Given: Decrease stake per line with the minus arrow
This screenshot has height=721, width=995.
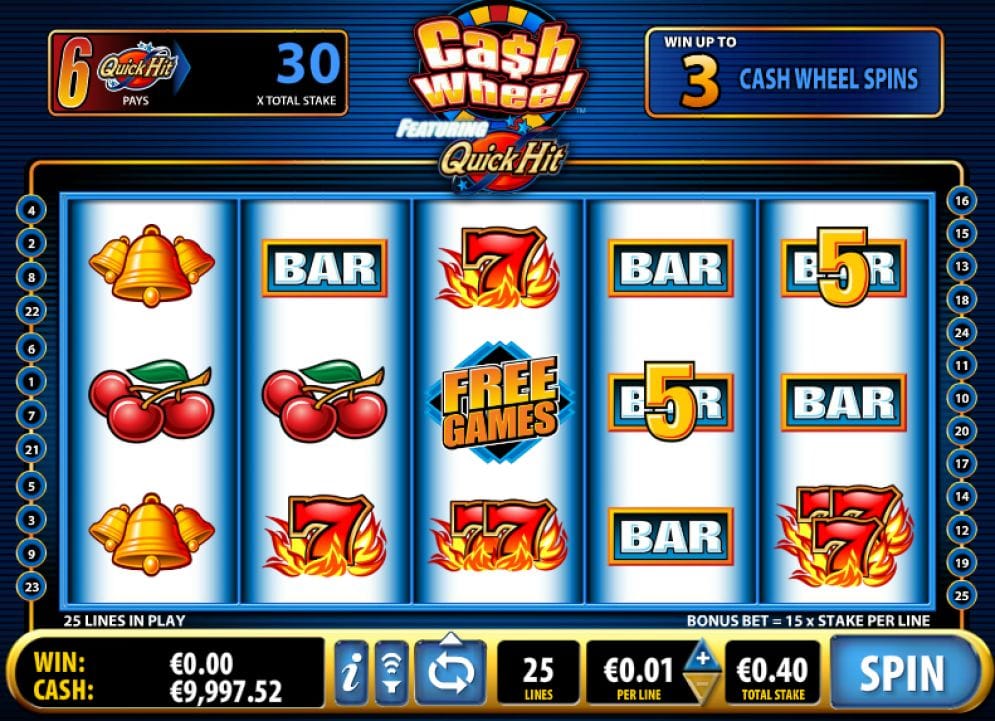Looking at the screenshot, I should [x=702, y=687].
